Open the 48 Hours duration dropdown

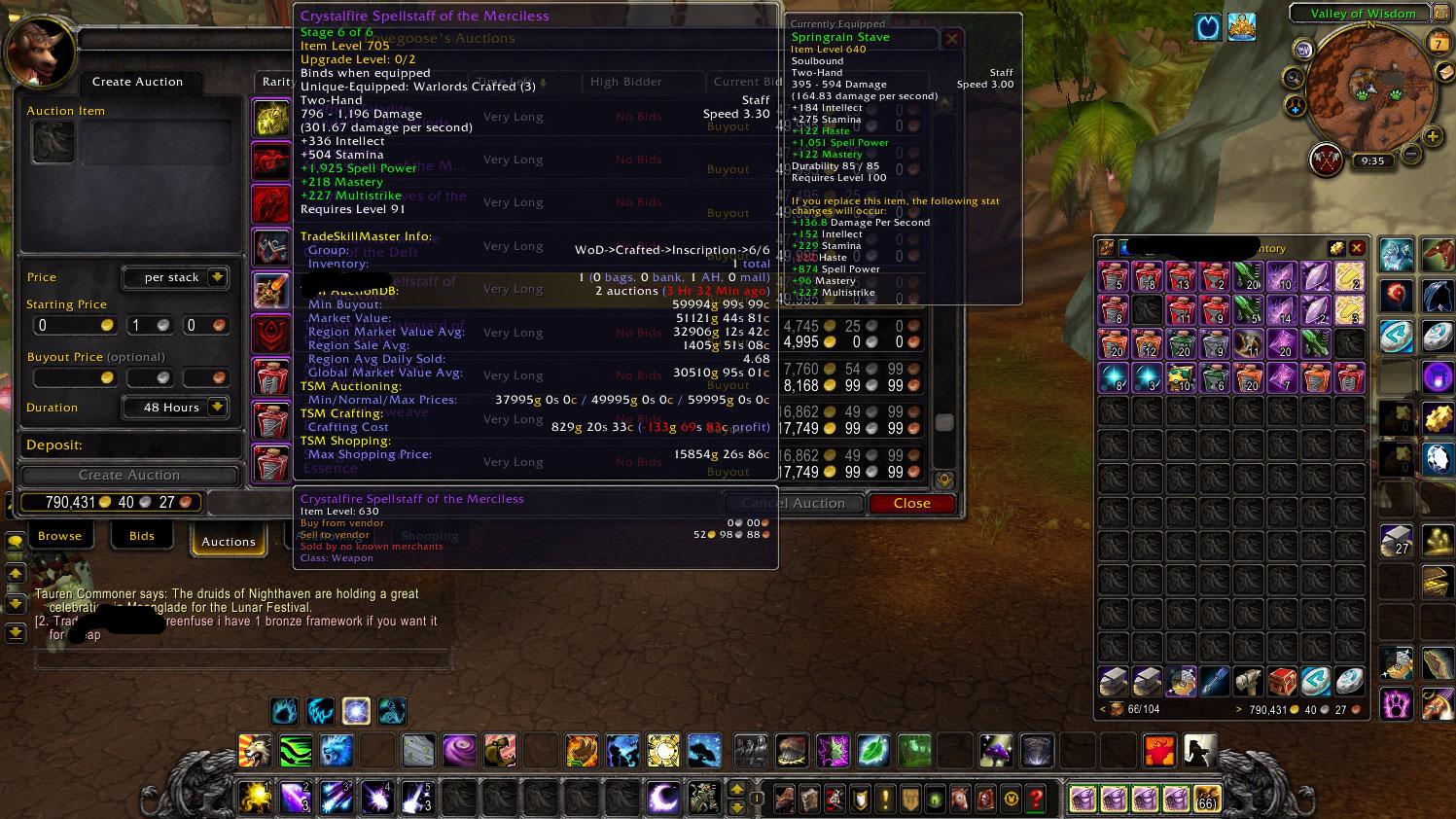point(175,407)
